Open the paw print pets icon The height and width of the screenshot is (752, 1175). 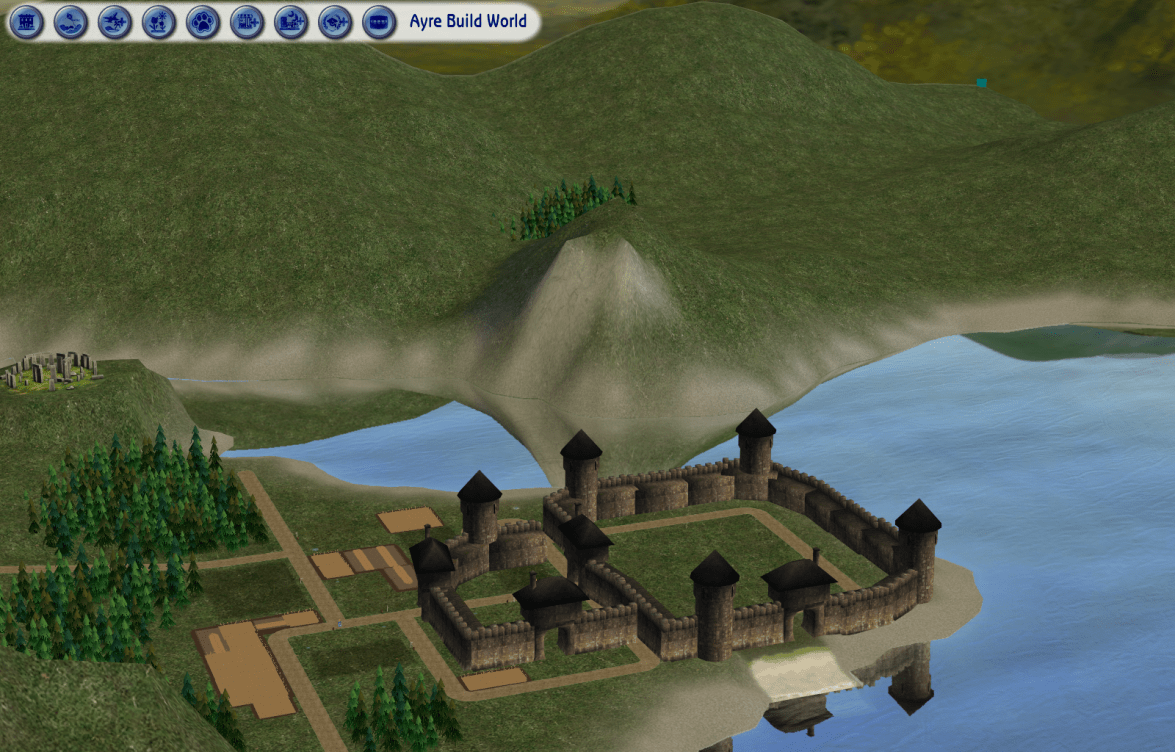202,21
